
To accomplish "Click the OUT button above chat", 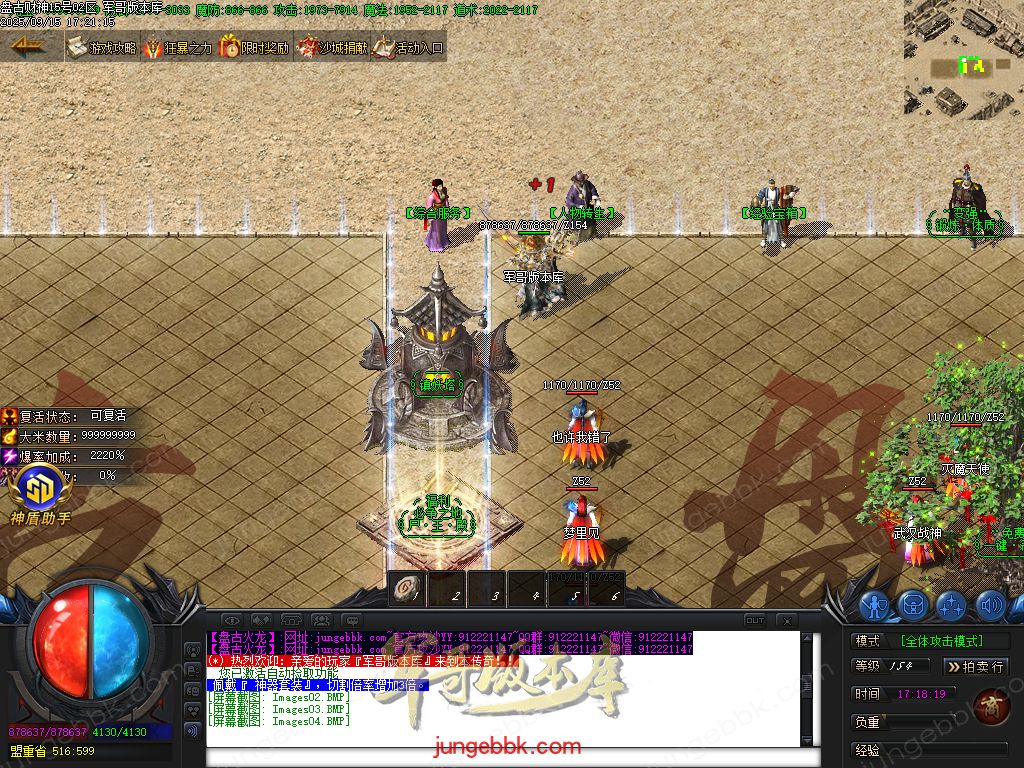I will tap(755, 620).
